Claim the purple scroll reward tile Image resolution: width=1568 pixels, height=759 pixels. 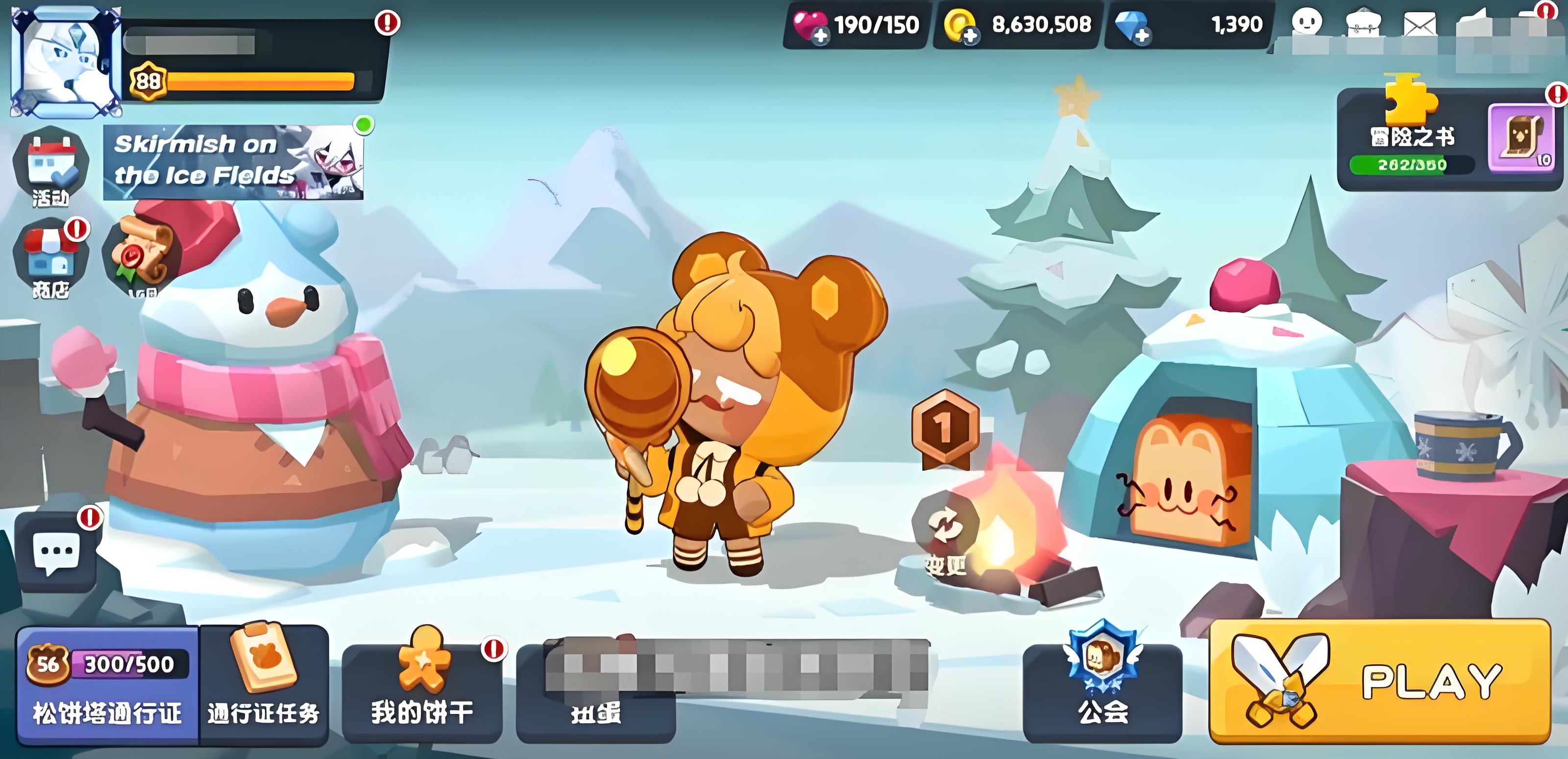(x=1521, y=138)
